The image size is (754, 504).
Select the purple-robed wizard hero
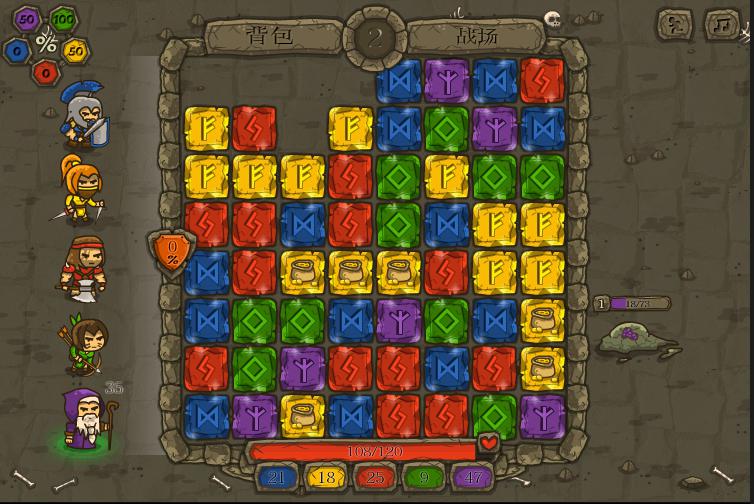pyautogui.click(x=85, y=420)
